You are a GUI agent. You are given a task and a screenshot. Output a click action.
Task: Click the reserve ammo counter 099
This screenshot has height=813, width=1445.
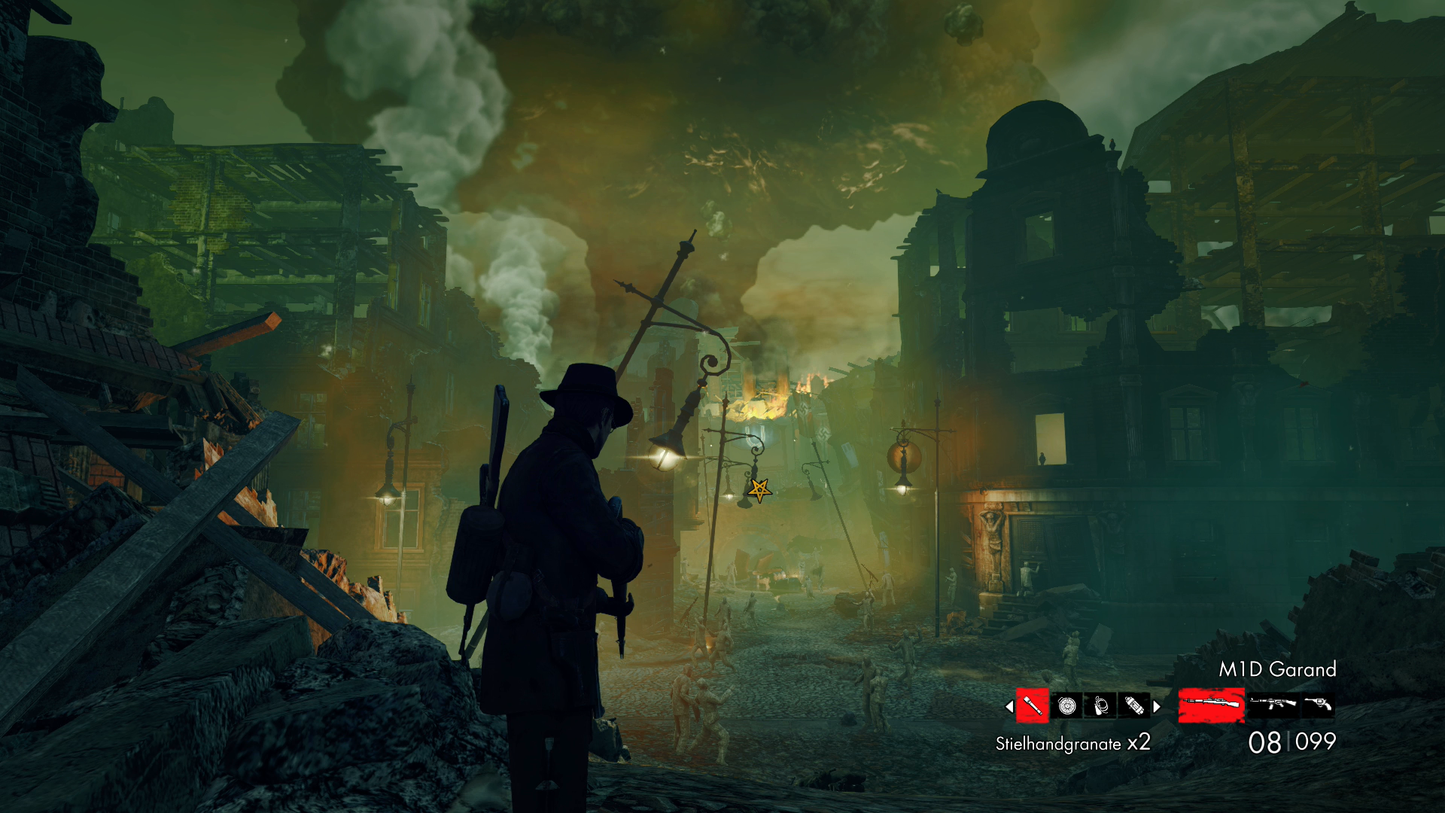click(1316, 741)
